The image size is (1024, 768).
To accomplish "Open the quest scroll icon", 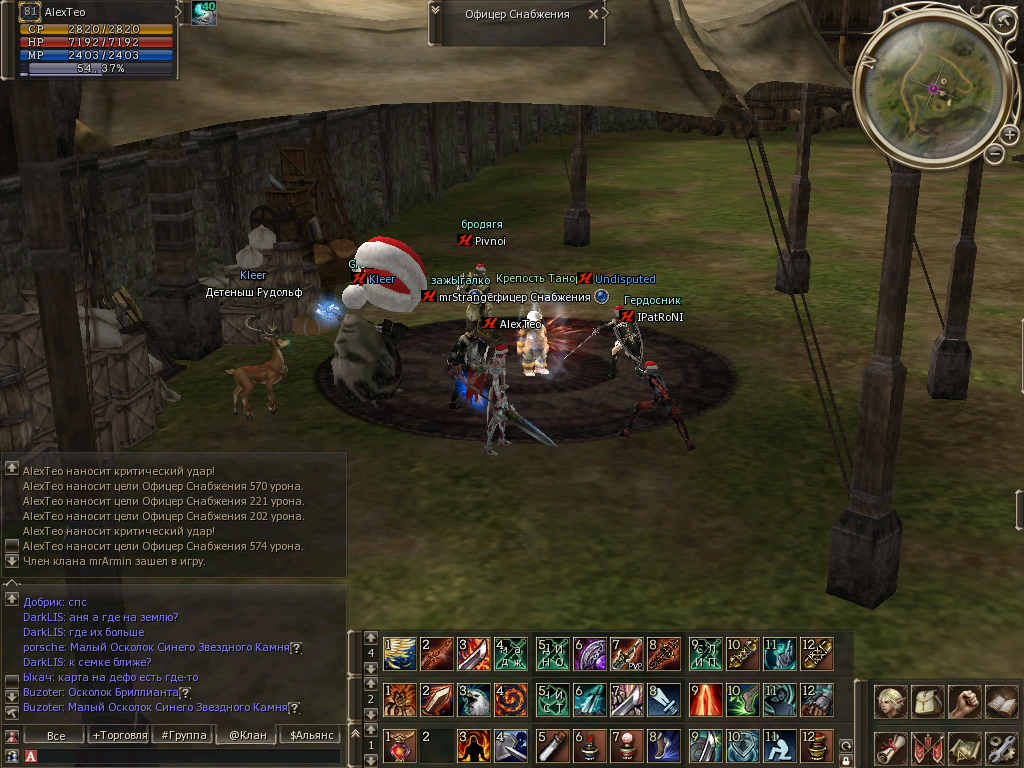I will click(x=891, y=747).
